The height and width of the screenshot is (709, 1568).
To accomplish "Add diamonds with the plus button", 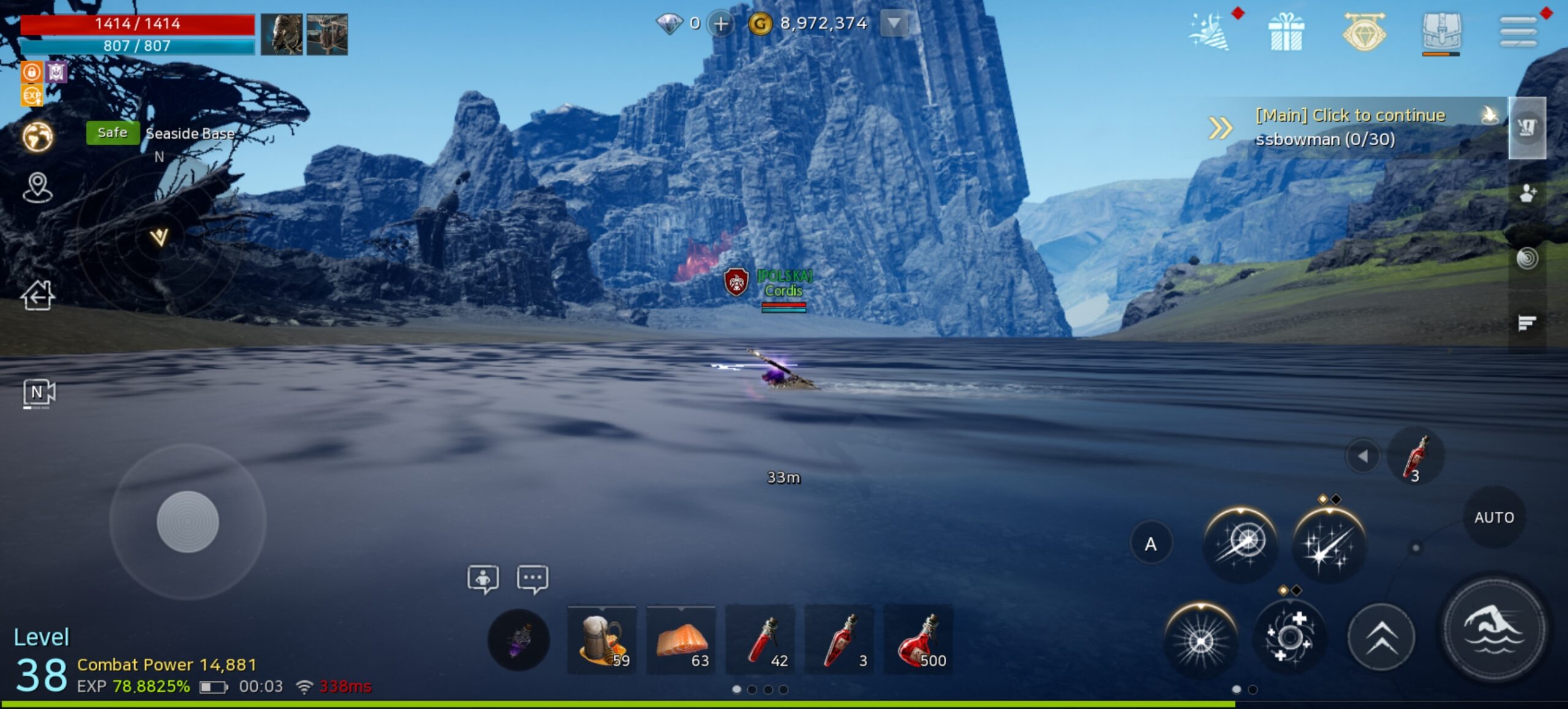I will pyautogui.click(x=721, y=24).
